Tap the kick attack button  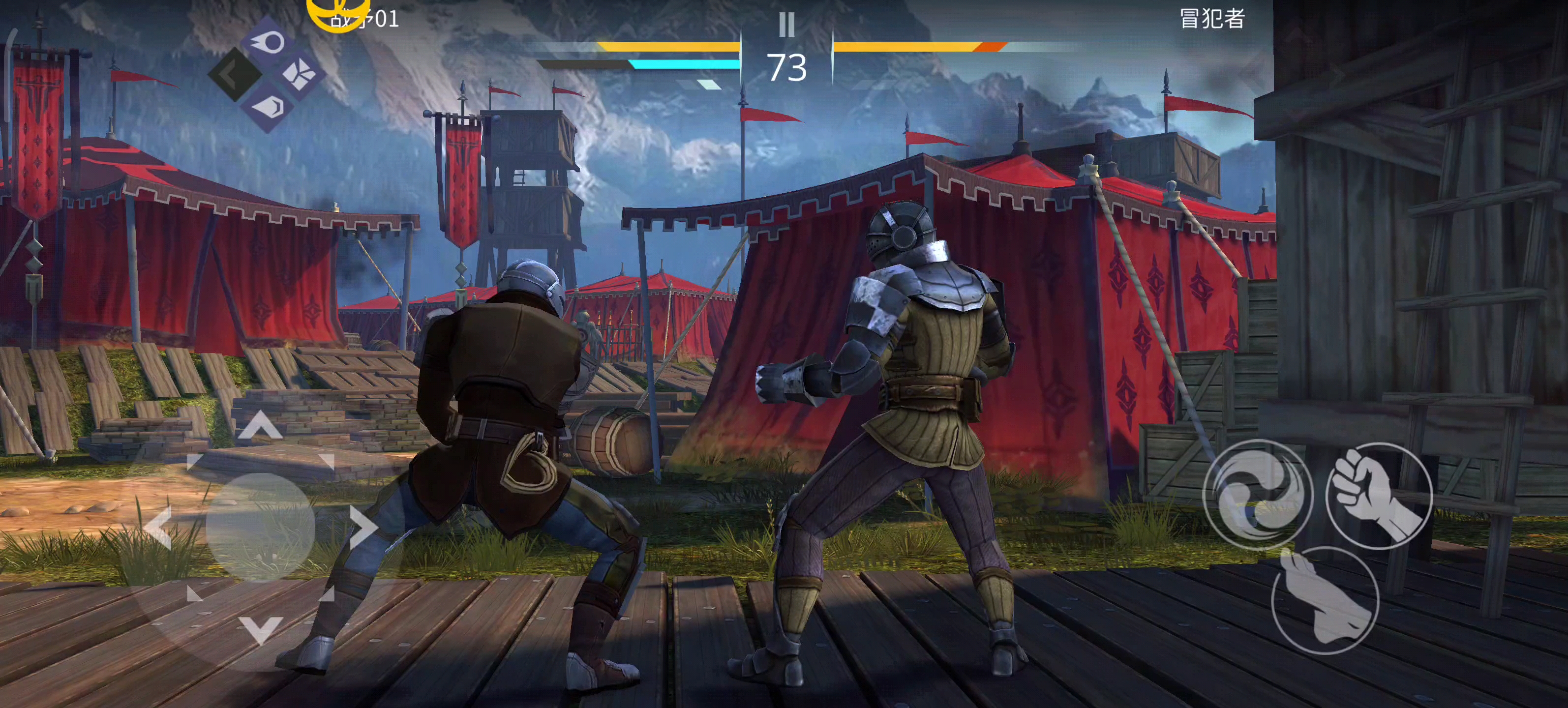pos(1325,600)
